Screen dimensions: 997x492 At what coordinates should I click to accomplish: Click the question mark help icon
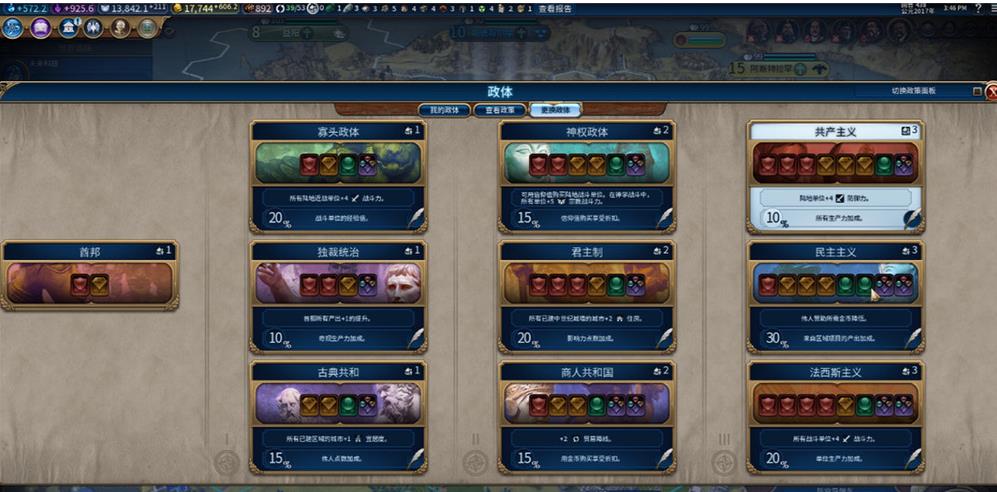tap(977, 8)
